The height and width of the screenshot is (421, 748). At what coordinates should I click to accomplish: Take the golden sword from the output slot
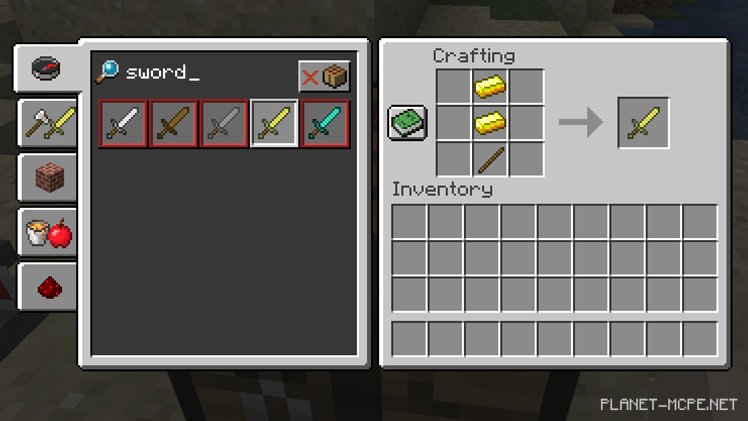[643, 123]
